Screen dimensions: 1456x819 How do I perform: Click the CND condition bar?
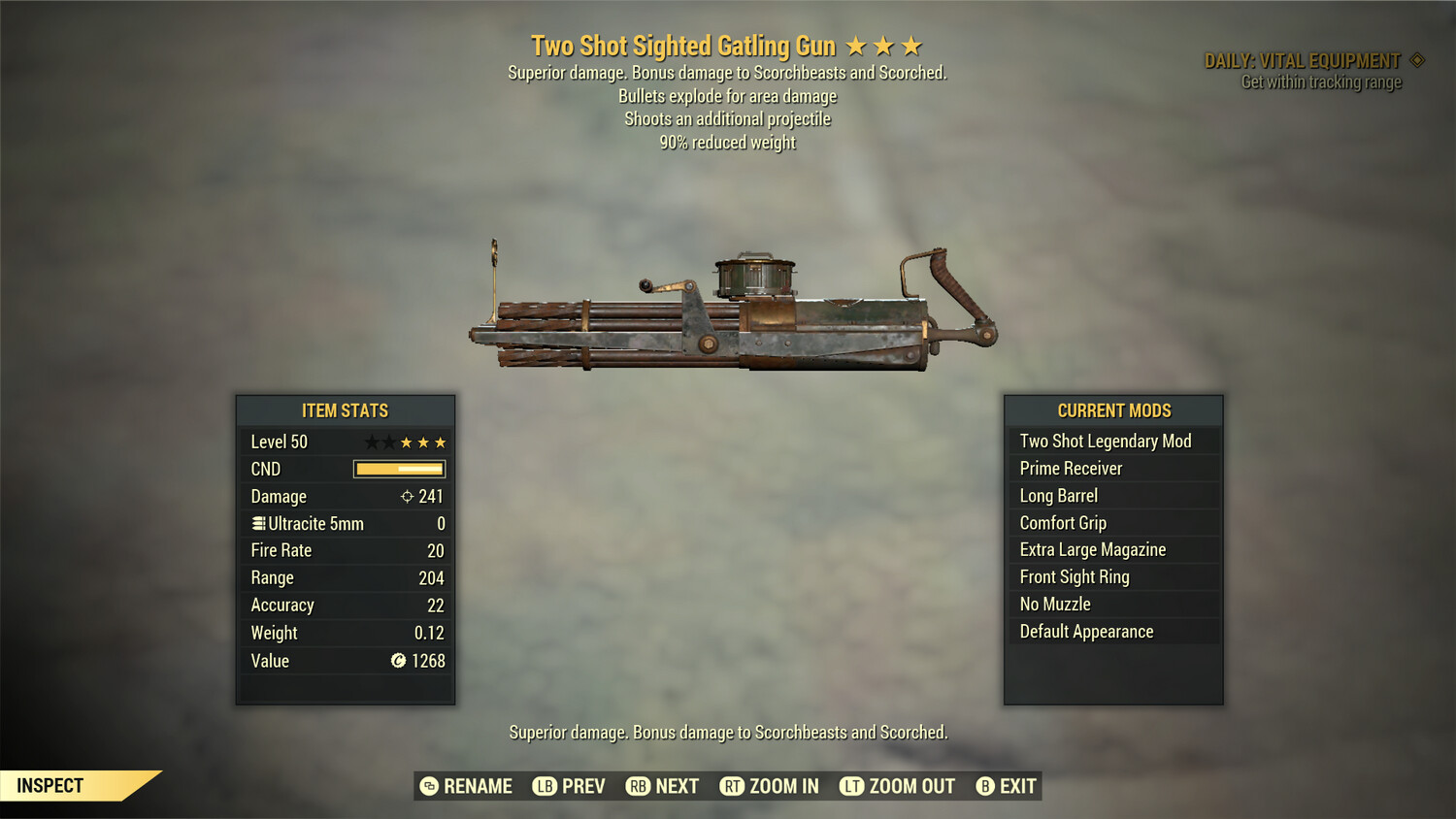tap(398, 469)
